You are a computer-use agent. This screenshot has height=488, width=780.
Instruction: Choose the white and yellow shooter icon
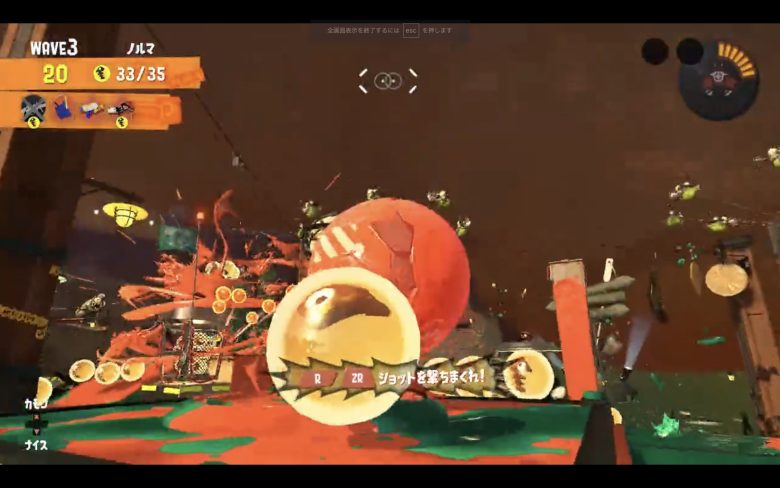[x=90, y=106]
